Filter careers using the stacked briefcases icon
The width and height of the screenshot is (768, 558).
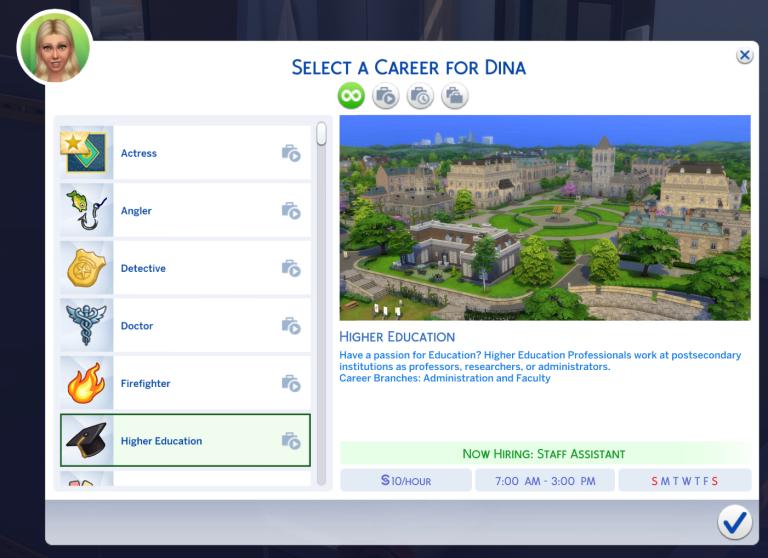tap(455, 96)
